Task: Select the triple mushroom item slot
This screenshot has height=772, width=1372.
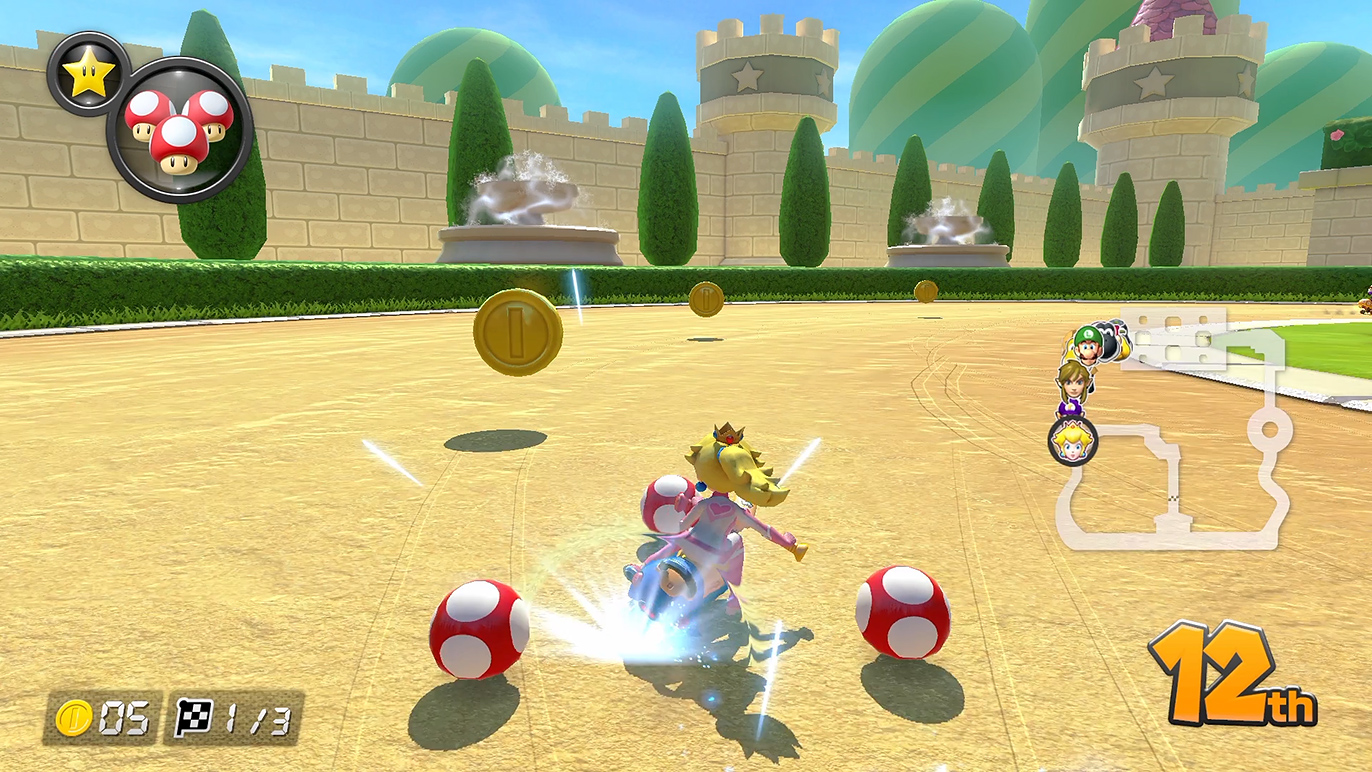Action: point(179,131)
